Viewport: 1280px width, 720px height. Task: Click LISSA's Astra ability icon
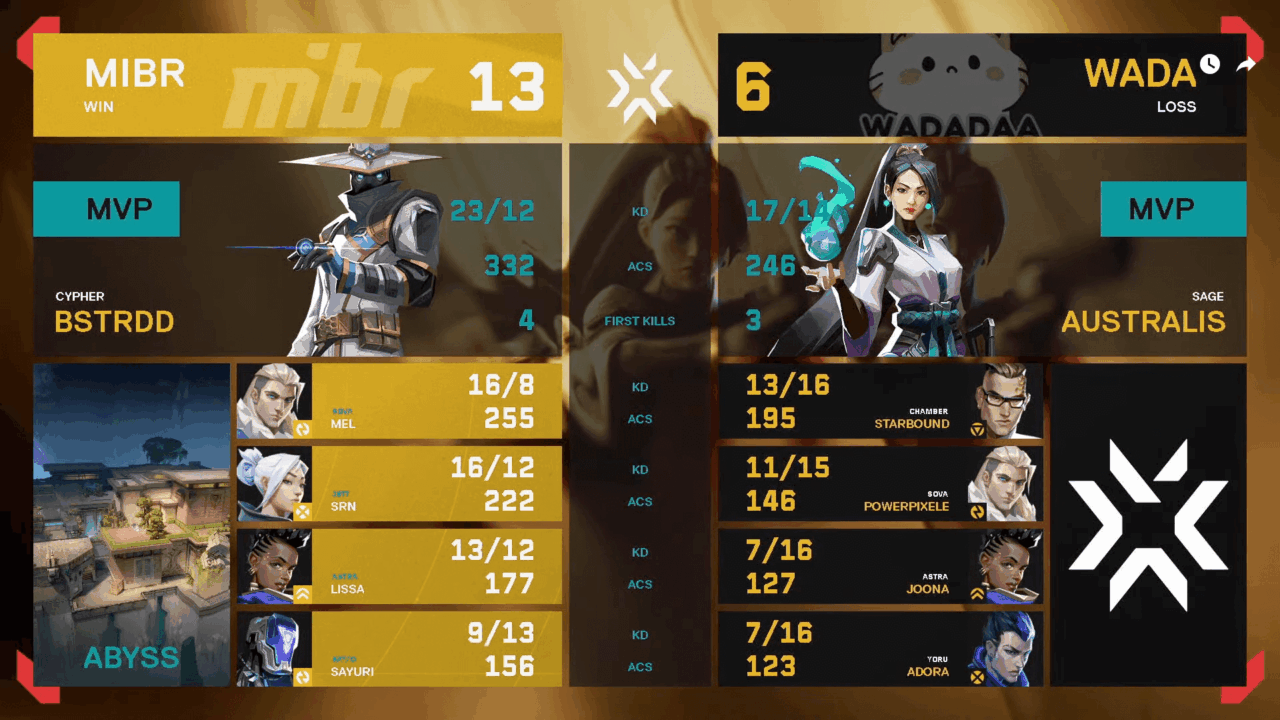pos(305,592)
